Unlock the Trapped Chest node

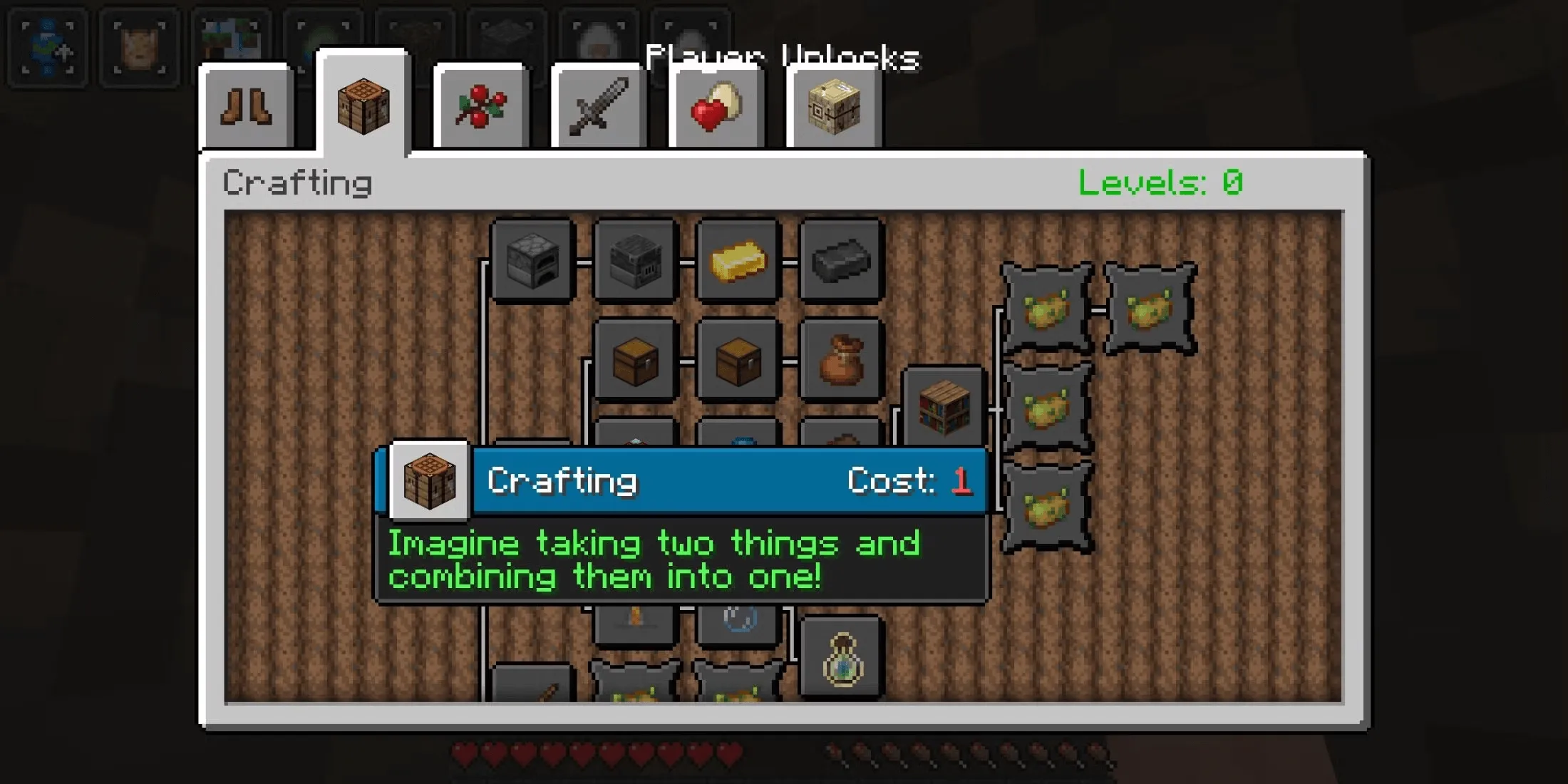[738, 360]
